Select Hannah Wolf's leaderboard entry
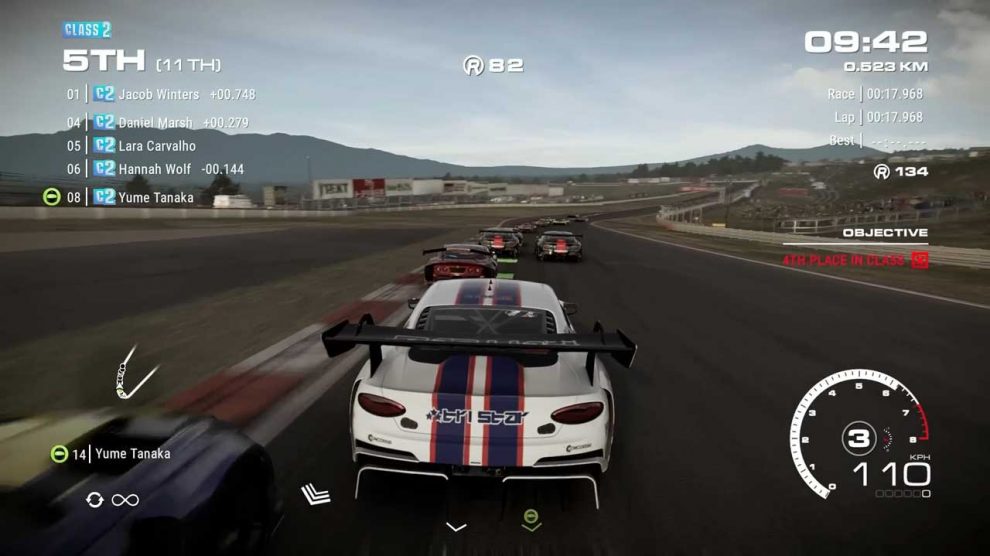The height and width of the screenshot is (556, 990). coord(154,170)
